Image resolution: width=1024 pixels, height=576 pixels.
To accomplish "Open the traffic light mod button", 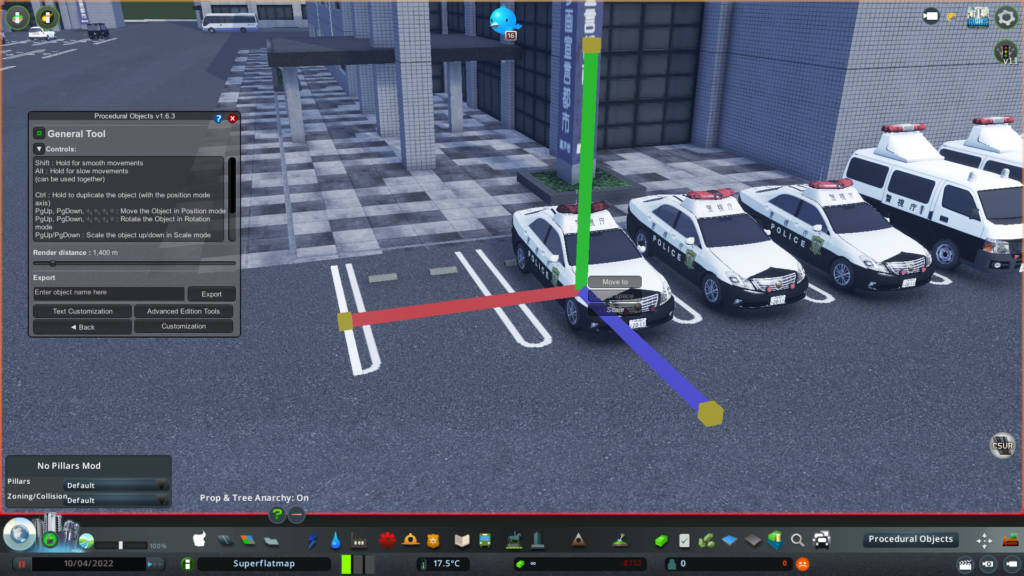I will (1005, 50).
